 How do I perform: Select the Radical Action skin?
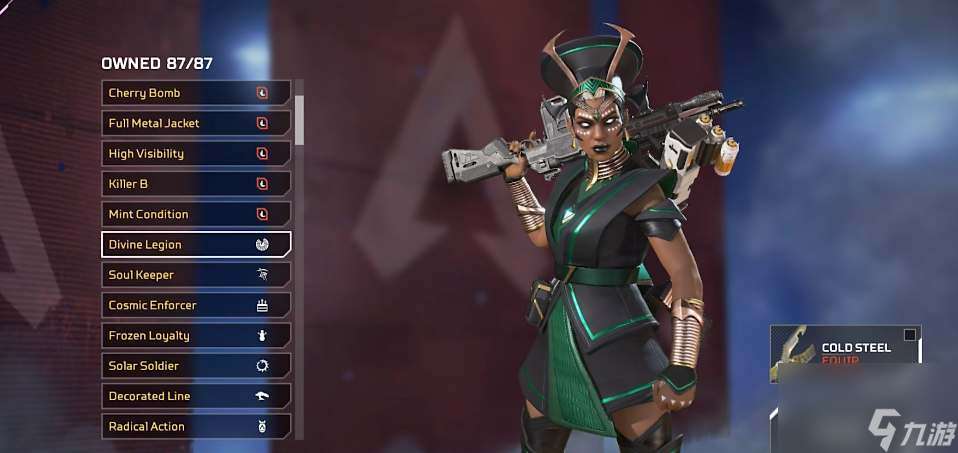tap(196, 426)
